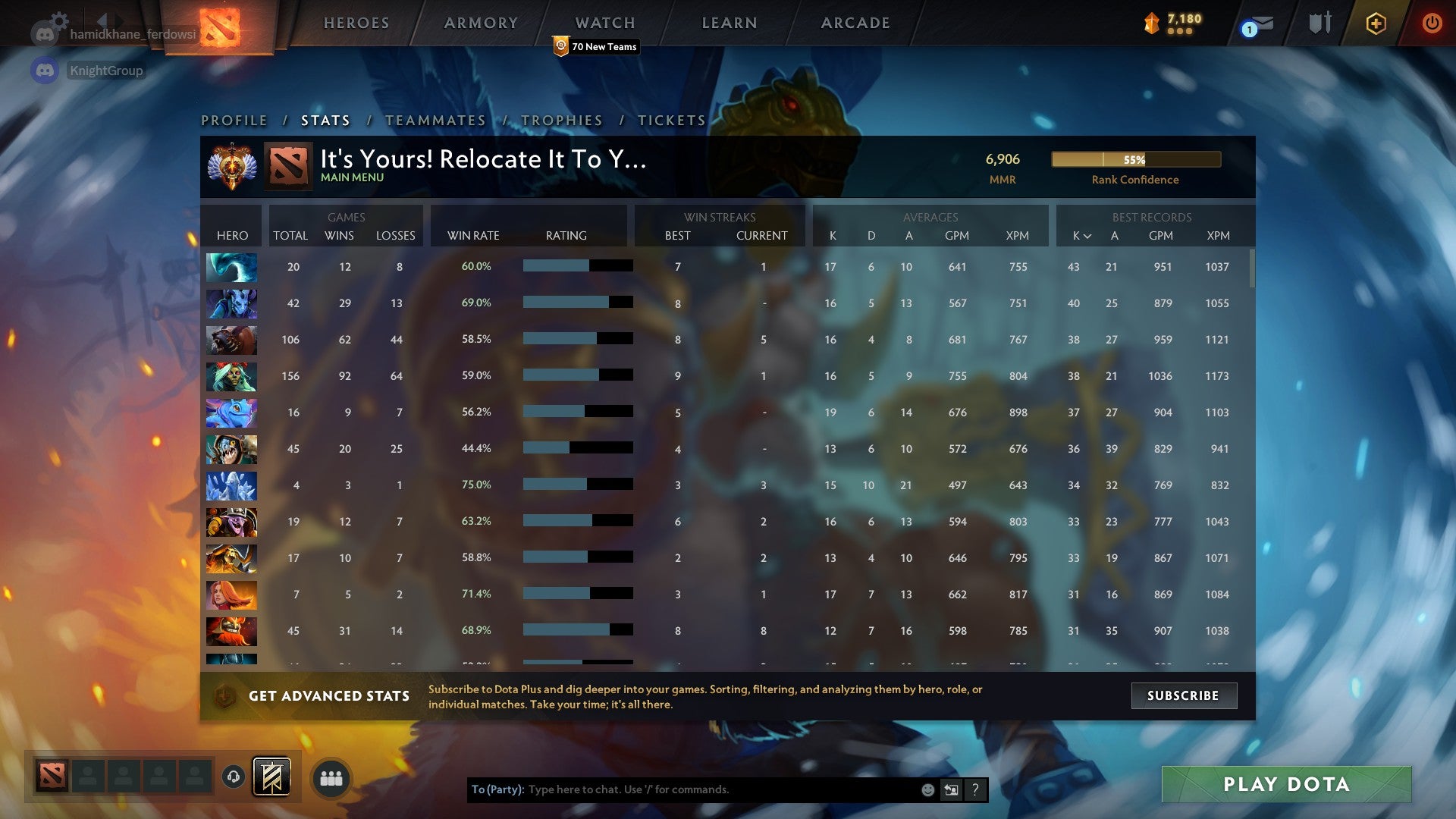Screen dimensions: 1456x819
Task: Click the SUBSCRIBE button for Dota Plus
Action: point(1183,695)
